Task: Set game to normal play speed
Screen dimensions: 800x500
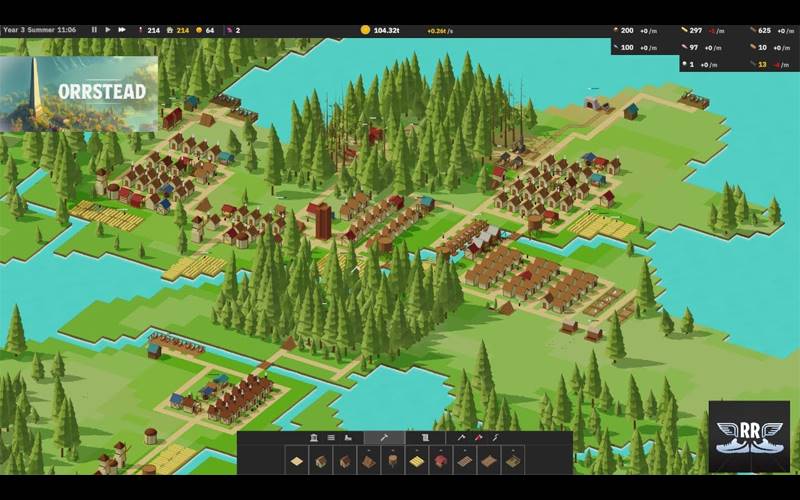Action: point(108,30)
